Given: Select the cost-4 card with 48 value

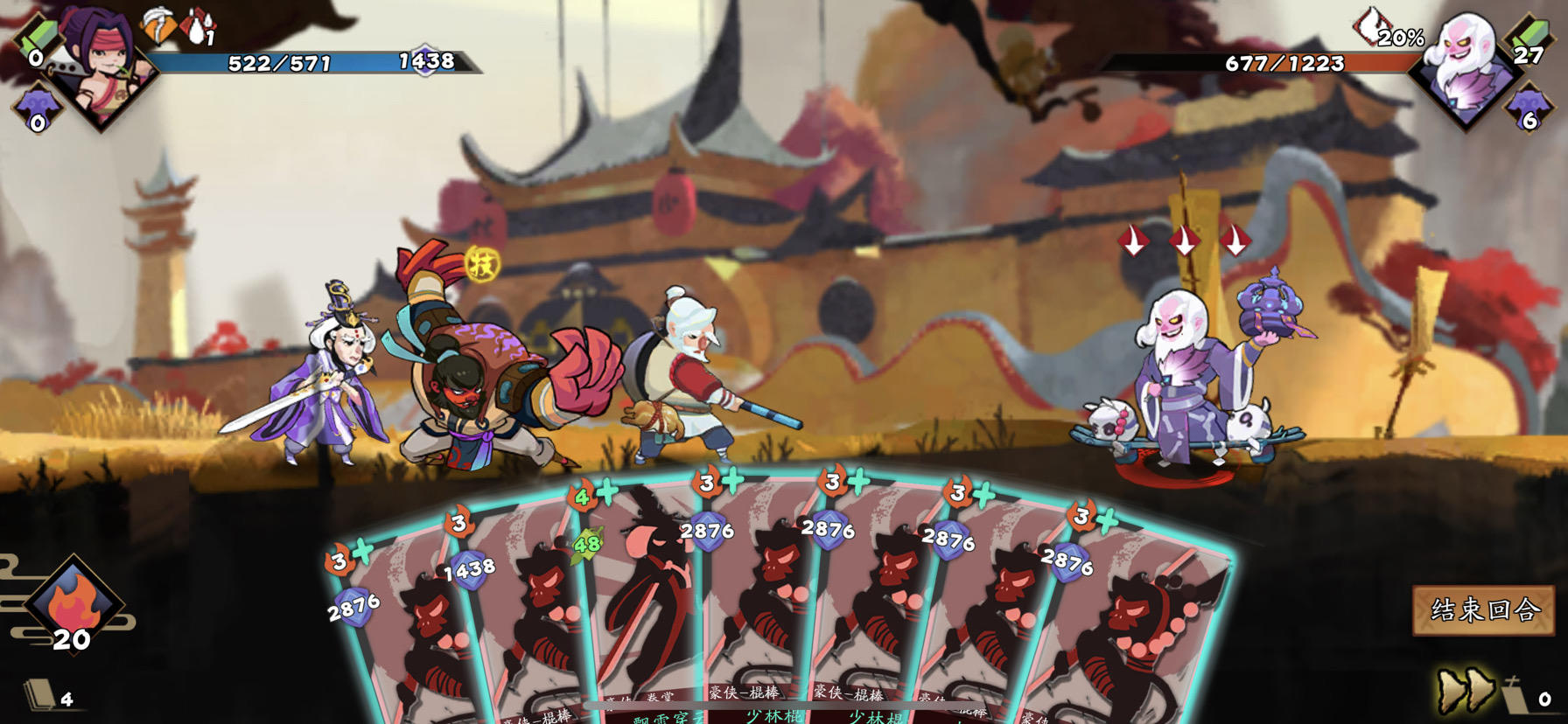Looking at the screenshot, I should (x=643, y=595).
